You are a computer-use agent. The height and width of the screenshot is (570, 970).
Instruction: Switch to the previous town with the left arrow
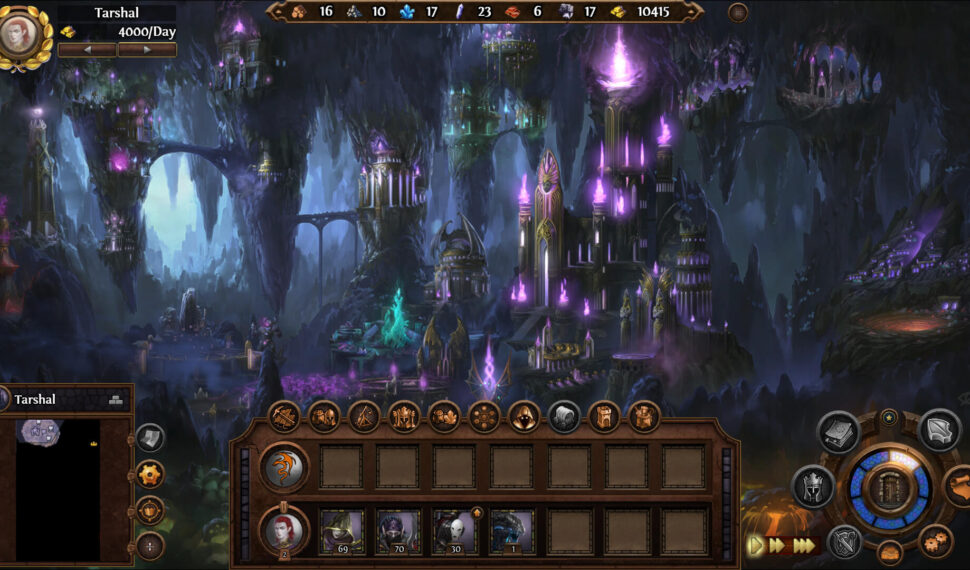click(x=86, y=49)
